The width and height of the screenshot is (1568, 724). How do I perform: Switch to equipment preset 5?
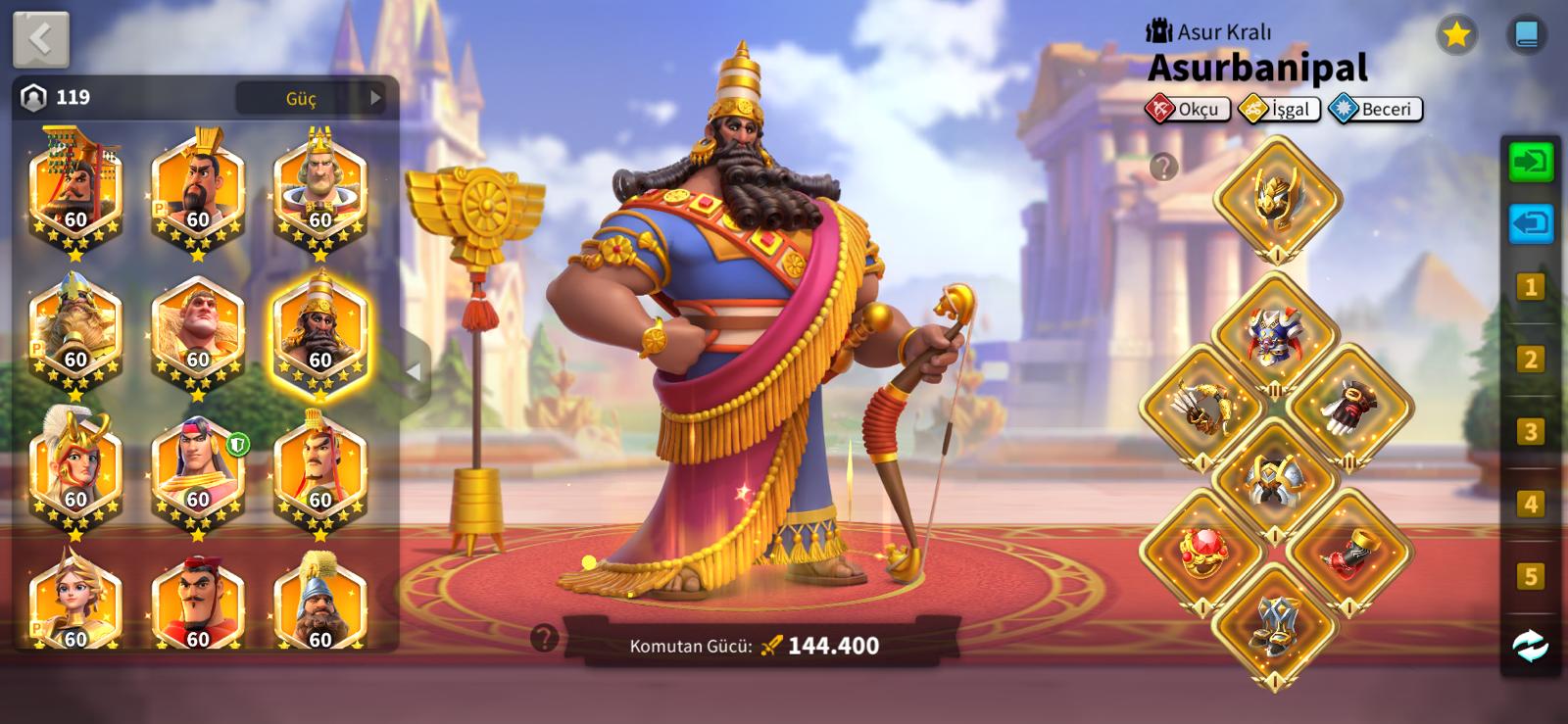point(1530,576)
